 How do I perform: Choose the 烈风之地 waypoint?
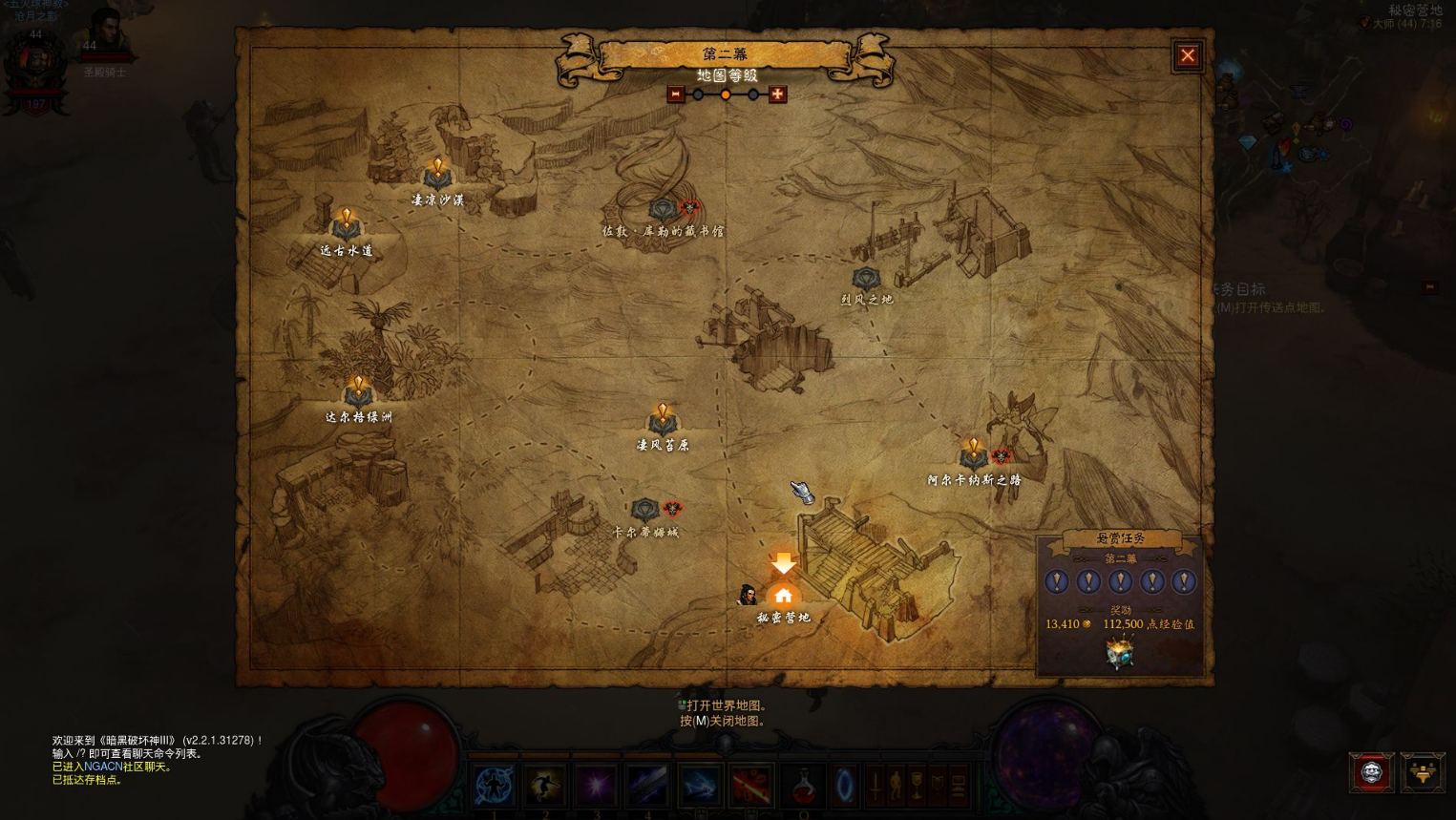click(x=866, y=279)
